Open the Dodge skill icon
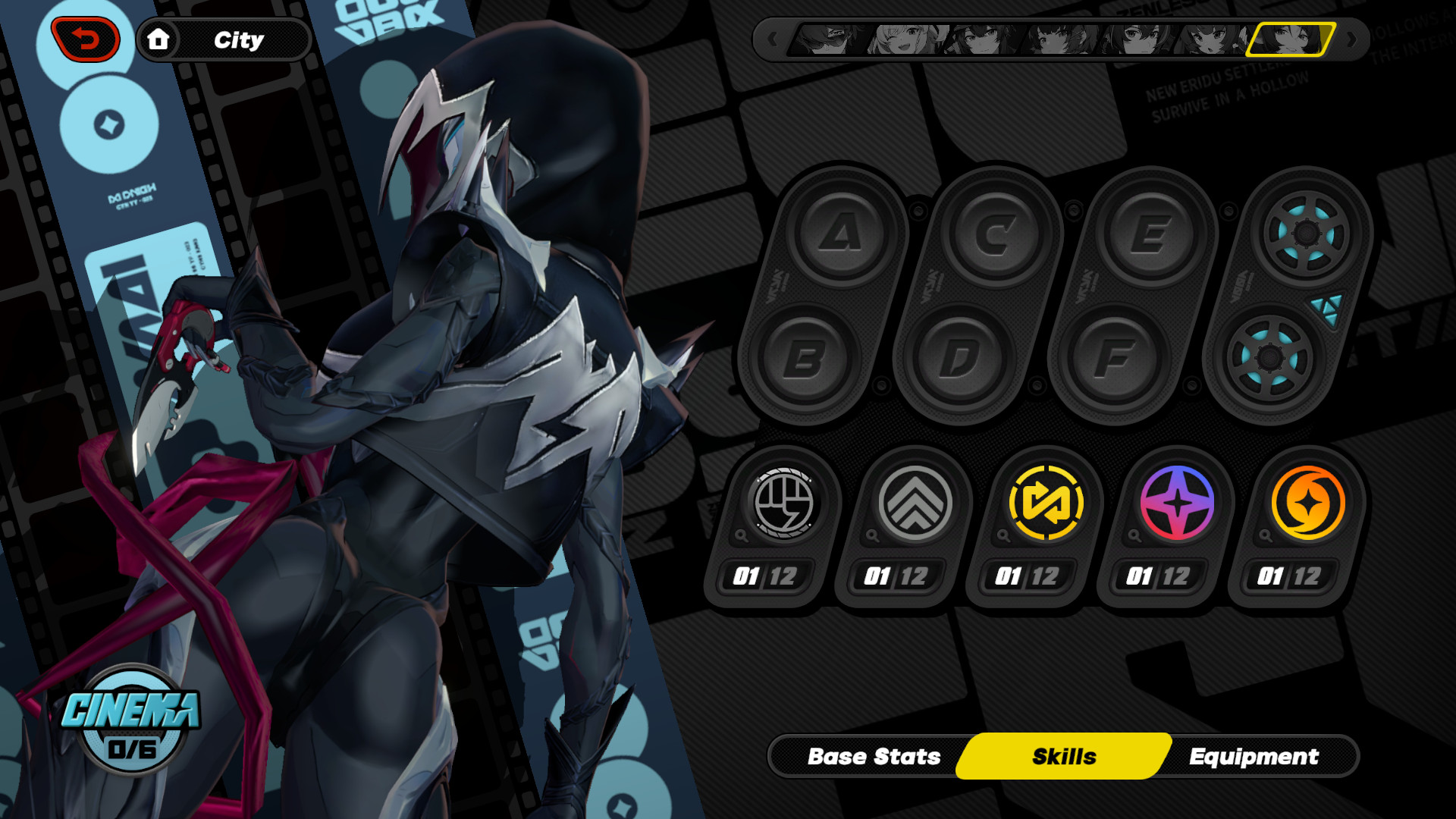 pos(914,502)
